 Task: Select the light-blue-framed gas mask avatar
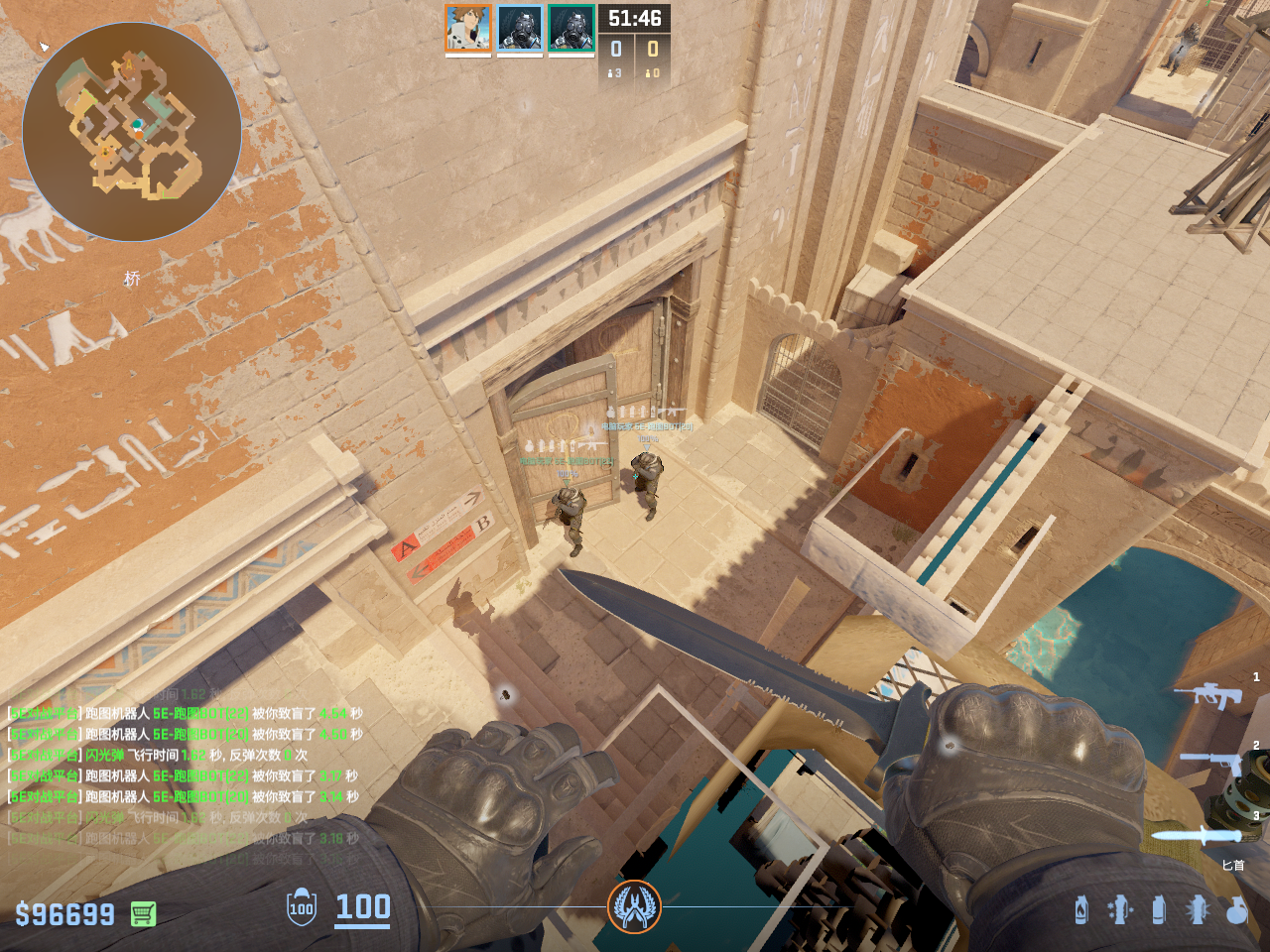click(519, 28)
